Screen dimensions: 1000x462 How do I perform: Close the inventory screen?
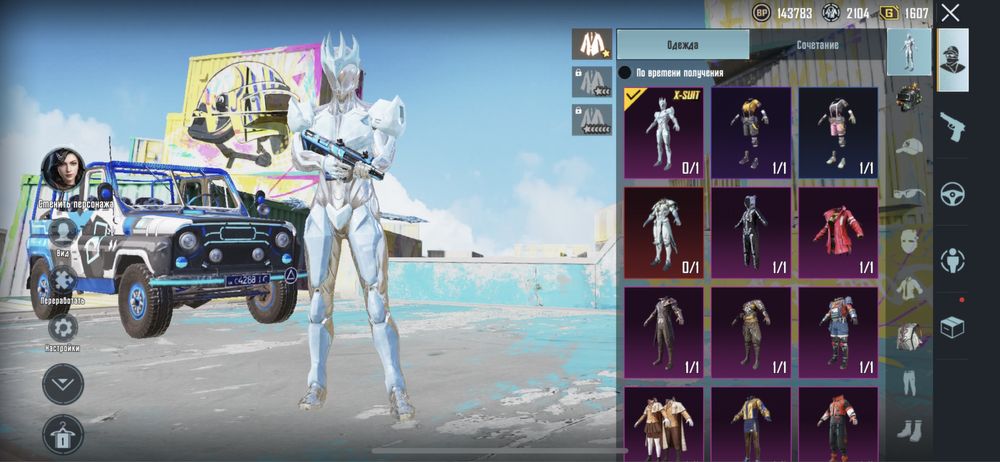point(950,13)
